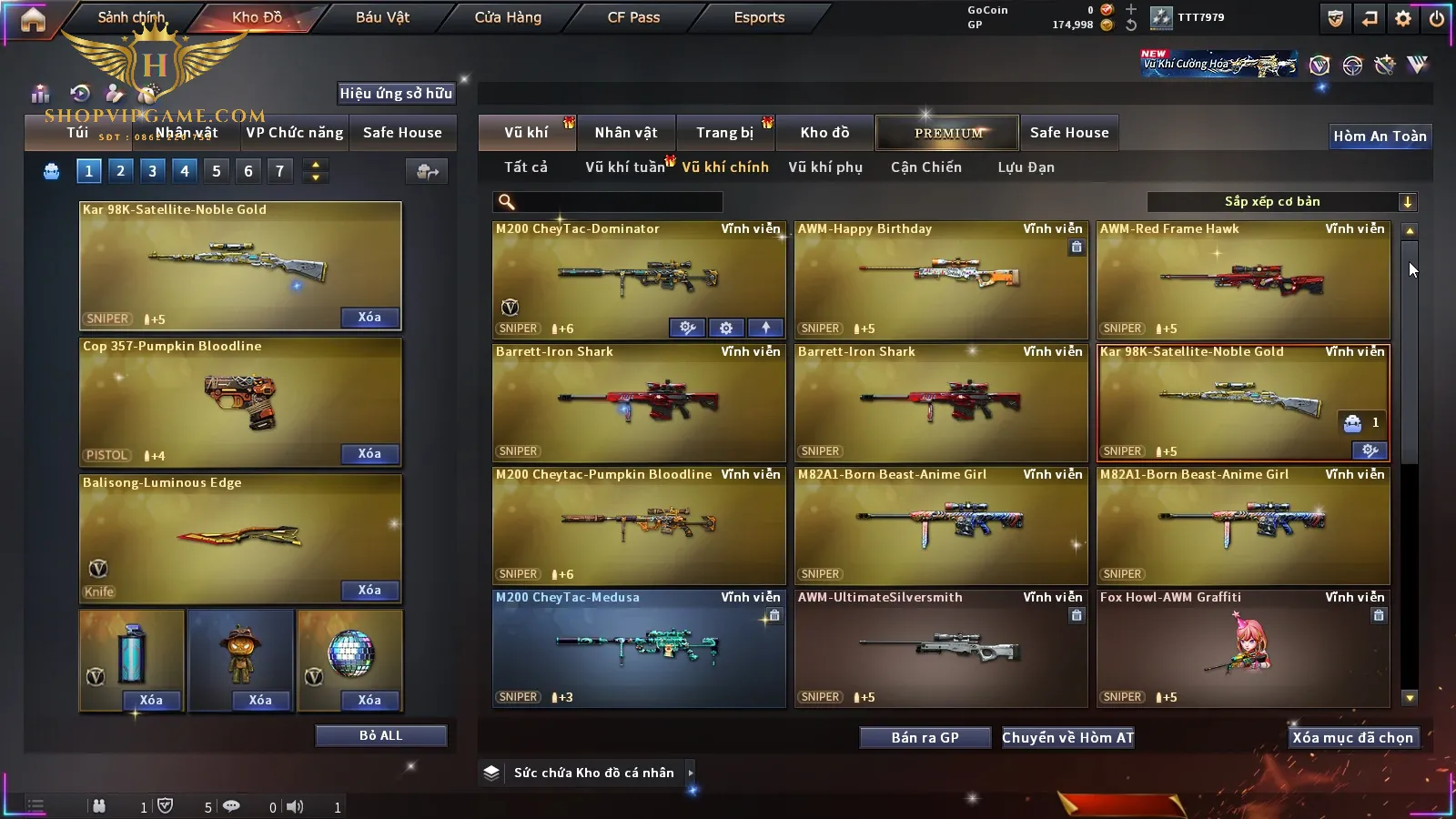The height and width of the screenshot is (819, 1456).
Task: Click the Bỏ ALL button
Action: point(380,735)
